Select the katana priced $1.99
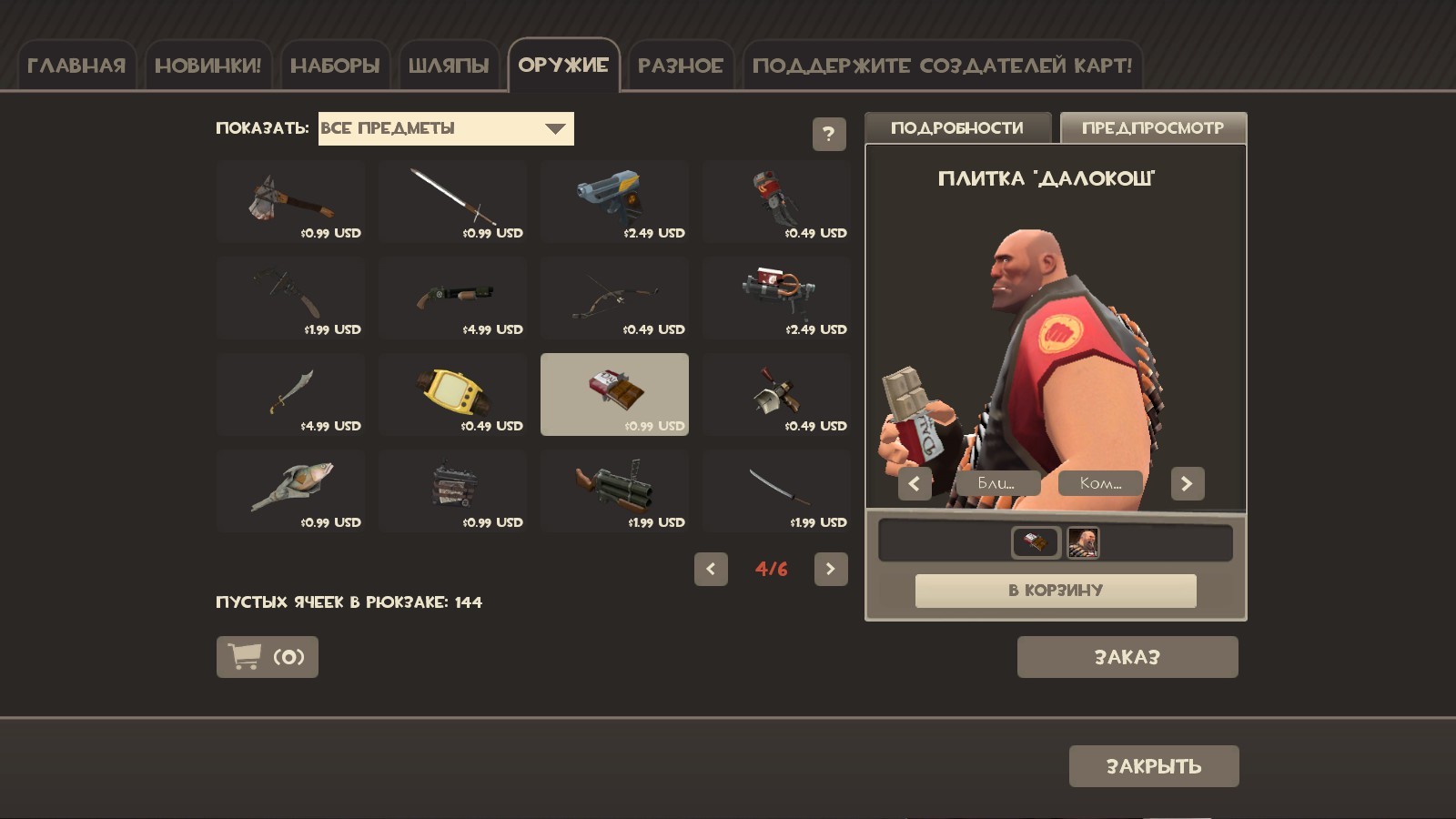This screenshot has height=819, width=1456. coord(775,491)
